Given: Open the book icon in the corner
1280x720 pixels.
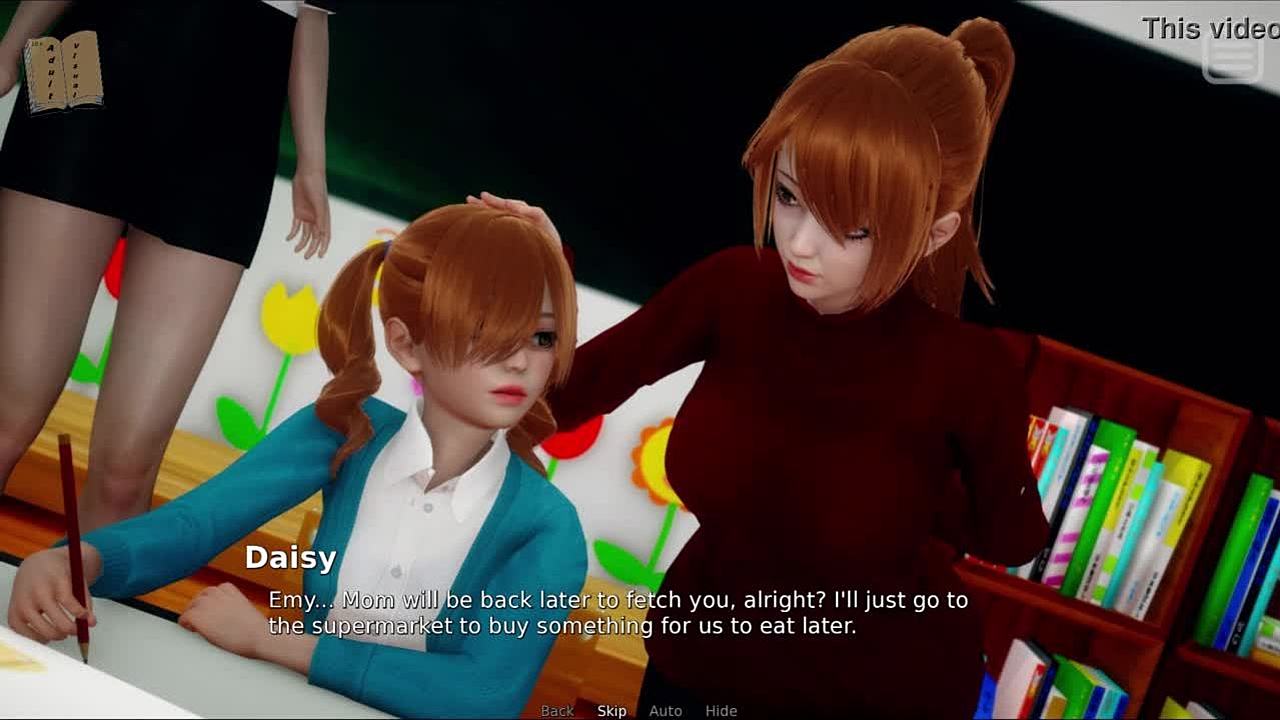Looking at the screenshot, I should [x=63, y=71].
